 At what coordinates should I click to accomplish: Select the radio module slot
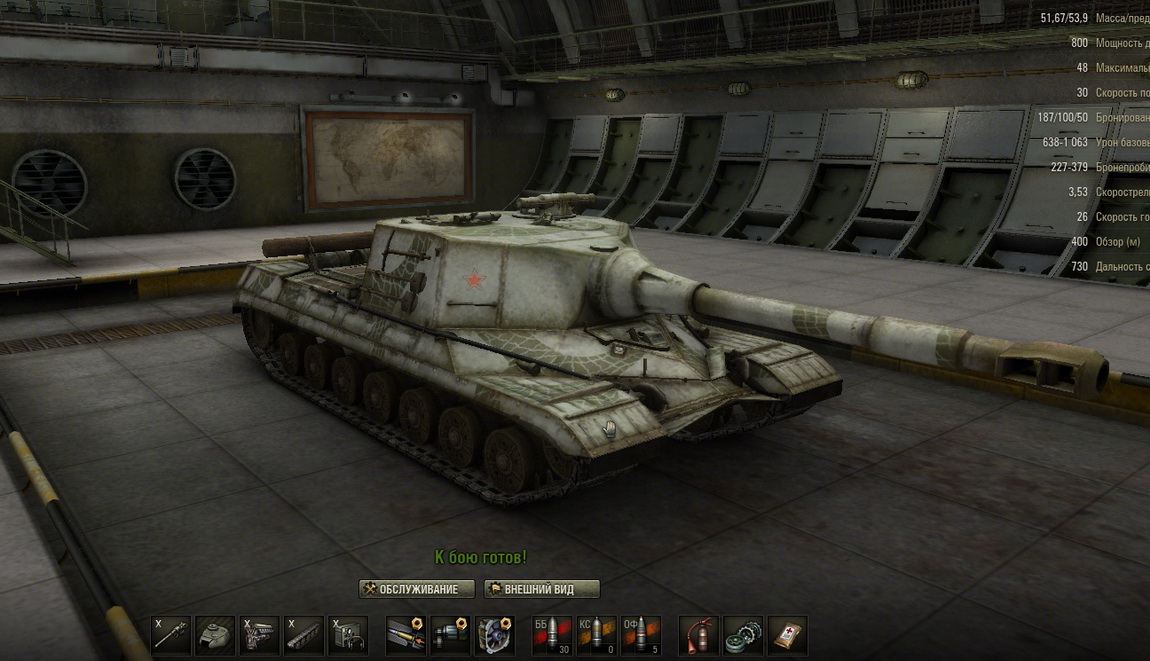click(347, 636)
